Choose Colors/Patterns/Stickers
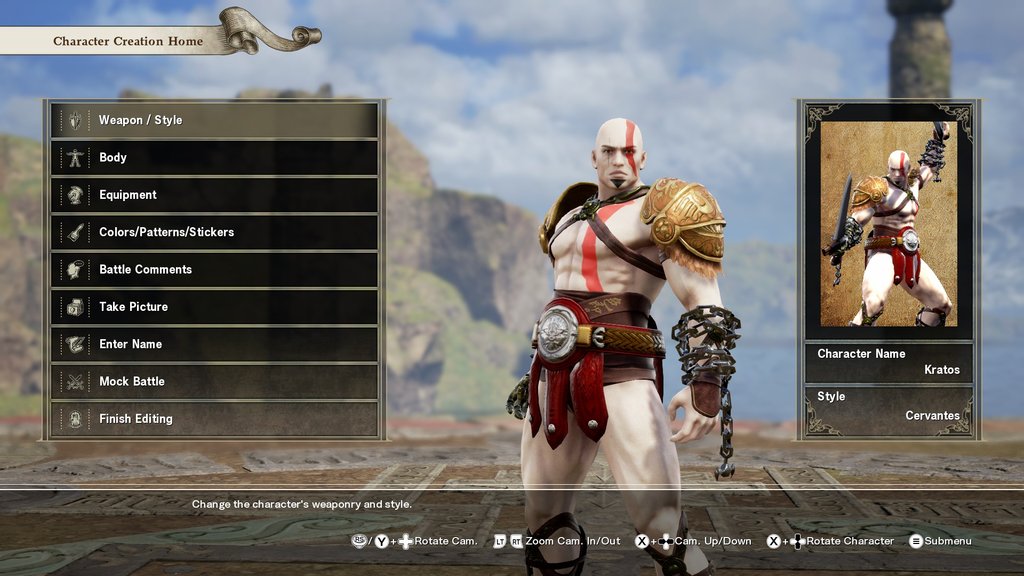Image resolution: width=1024 pixels, height=576 pixels. pos(214,232)
